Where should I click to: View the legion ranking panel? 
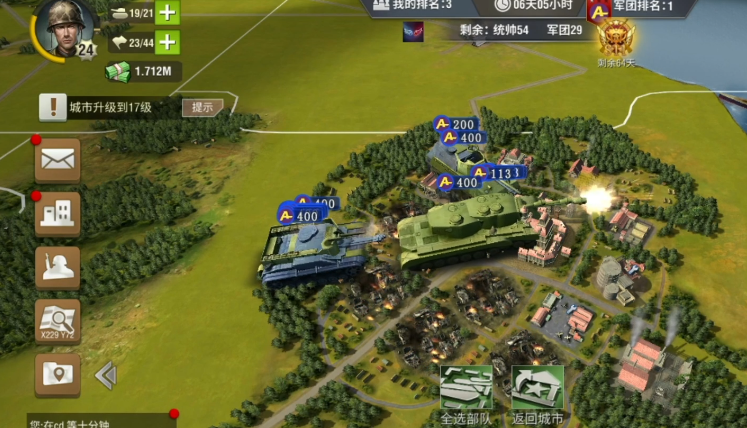tap(642, 7)
